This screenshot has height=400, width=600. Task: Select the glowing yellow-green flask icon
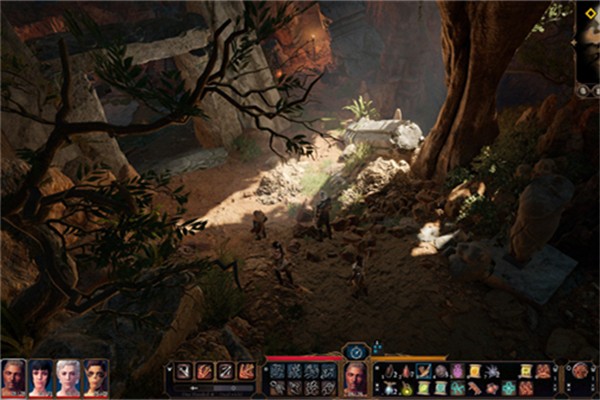[x=408, y=388]
